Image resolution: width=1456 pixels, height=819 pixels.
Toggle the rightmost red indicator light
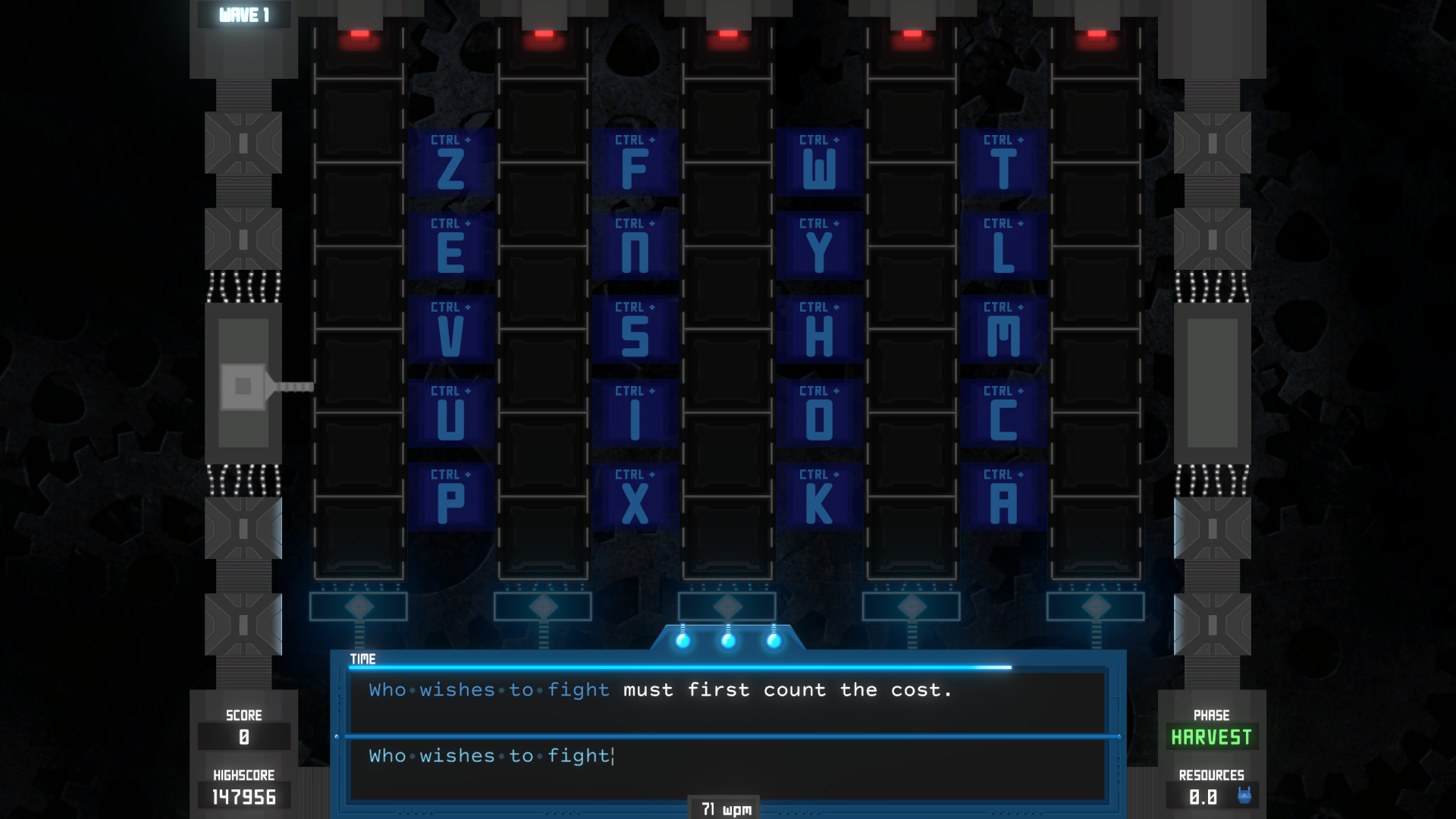coord(1097,33)
